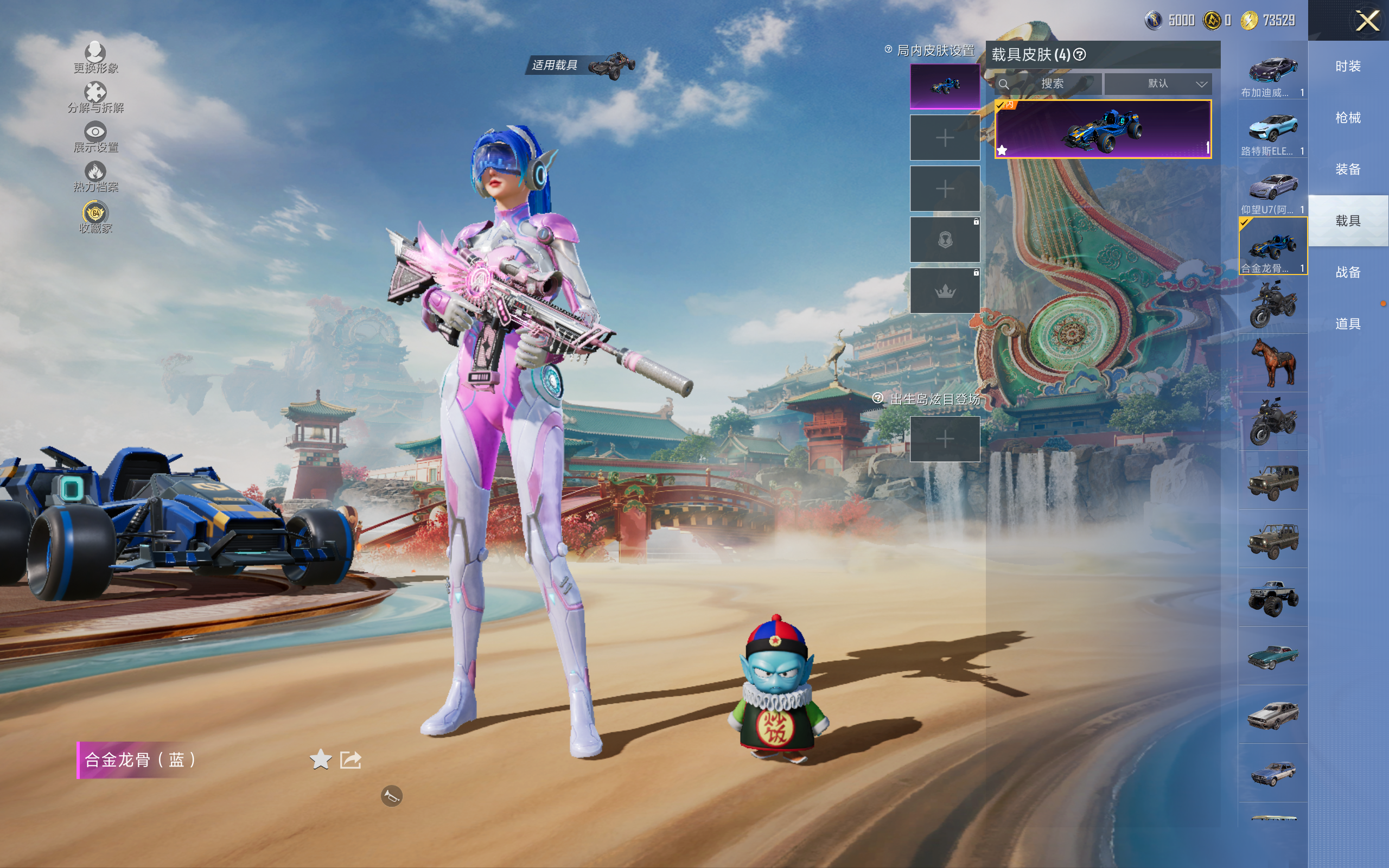Screen dimensions: 1389x868
Task: Click the 搜索 search field
Action: click(x=1051, y=84)
